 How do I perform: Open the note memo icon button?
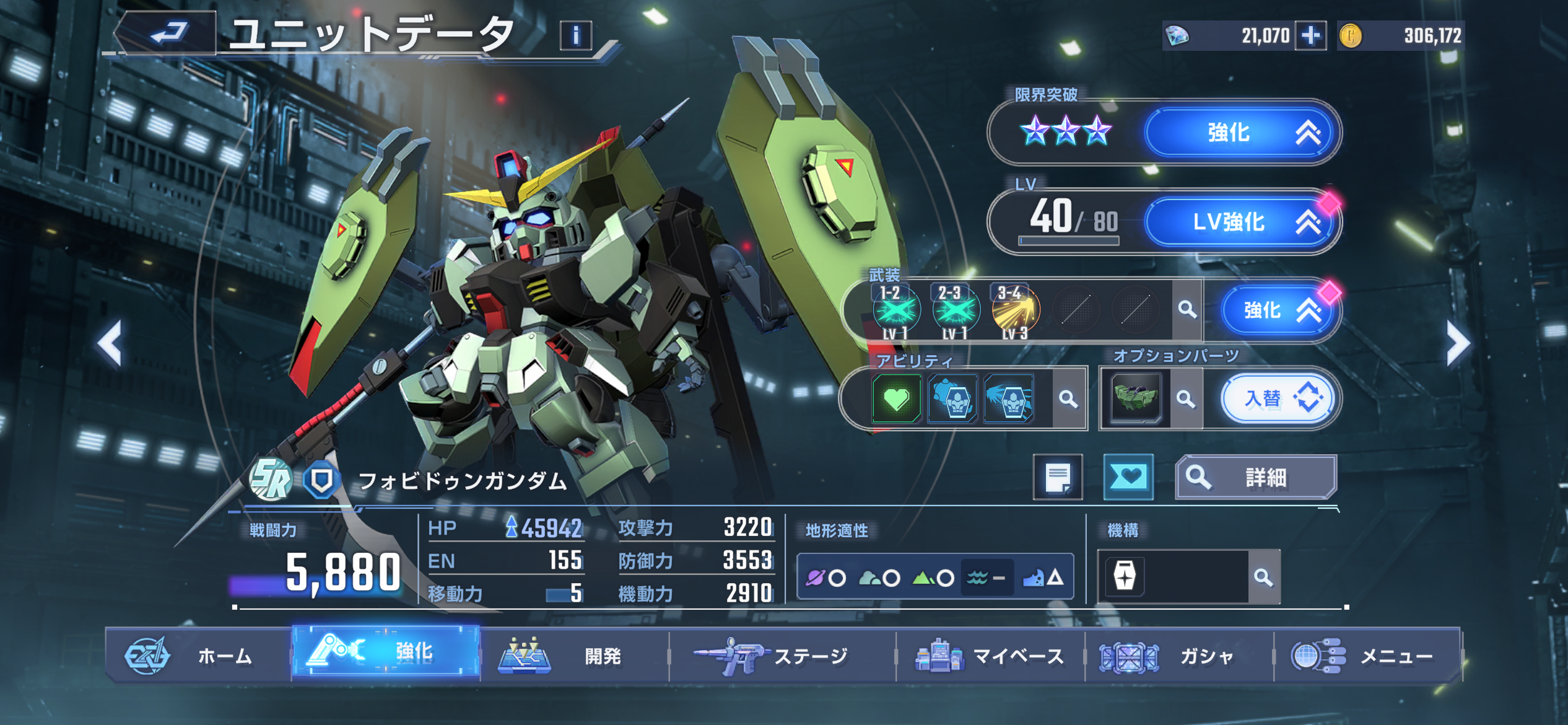[1058, 477]
